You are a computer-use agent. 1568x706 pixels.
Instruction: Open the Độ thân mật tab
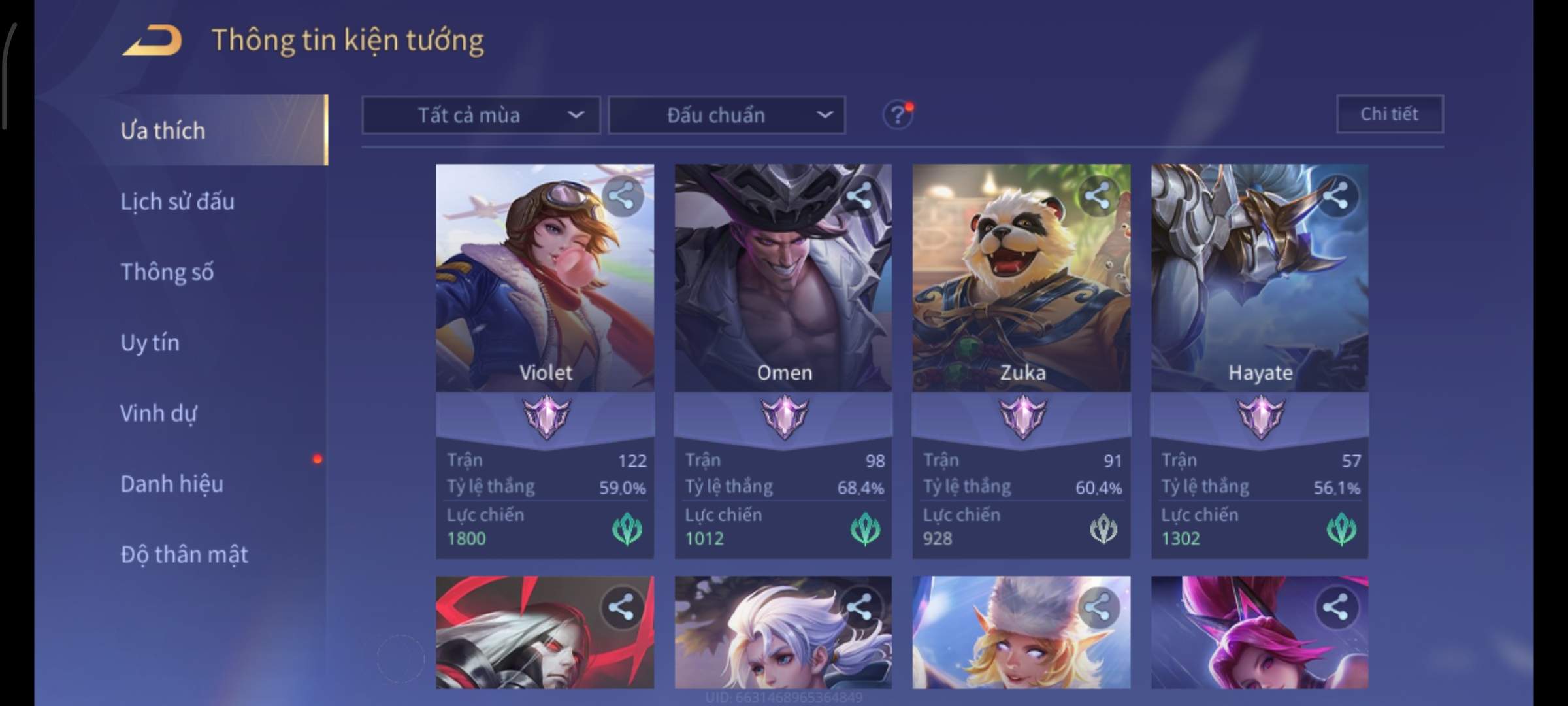pos(184,554)
